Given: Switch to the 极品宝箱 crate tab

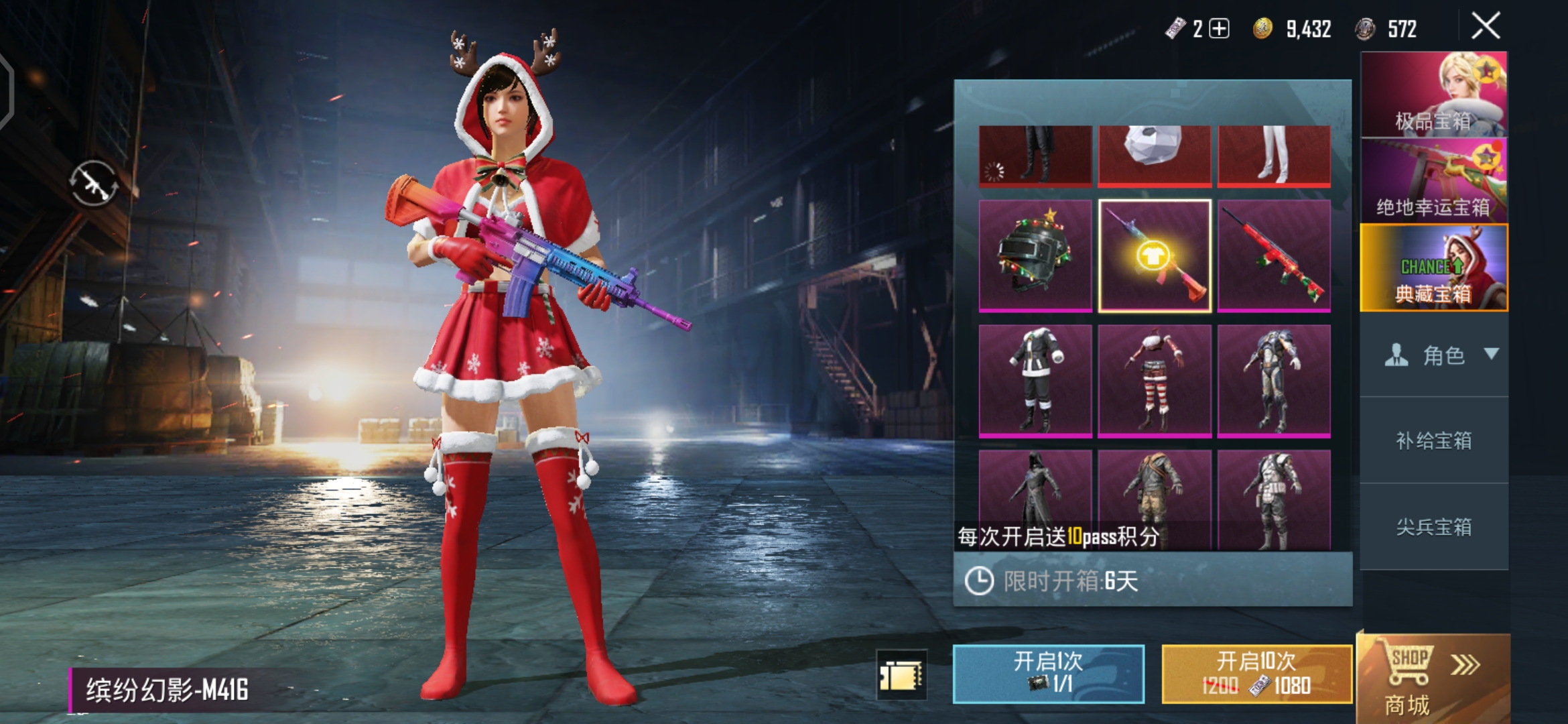Looking at the screenshot, I should click(1433, 95).
